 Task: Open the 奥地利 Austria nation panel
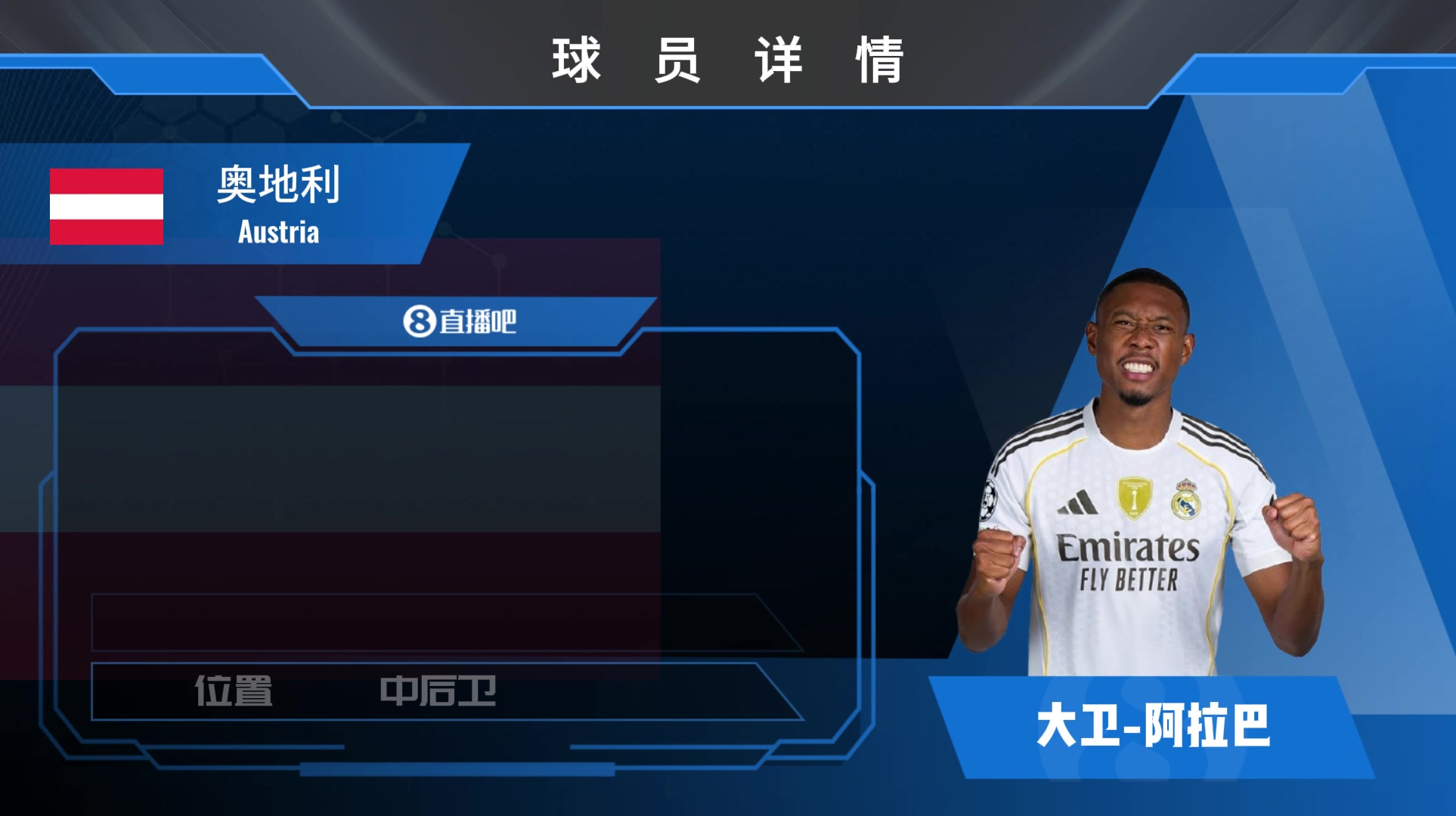[x=278, y=204]
